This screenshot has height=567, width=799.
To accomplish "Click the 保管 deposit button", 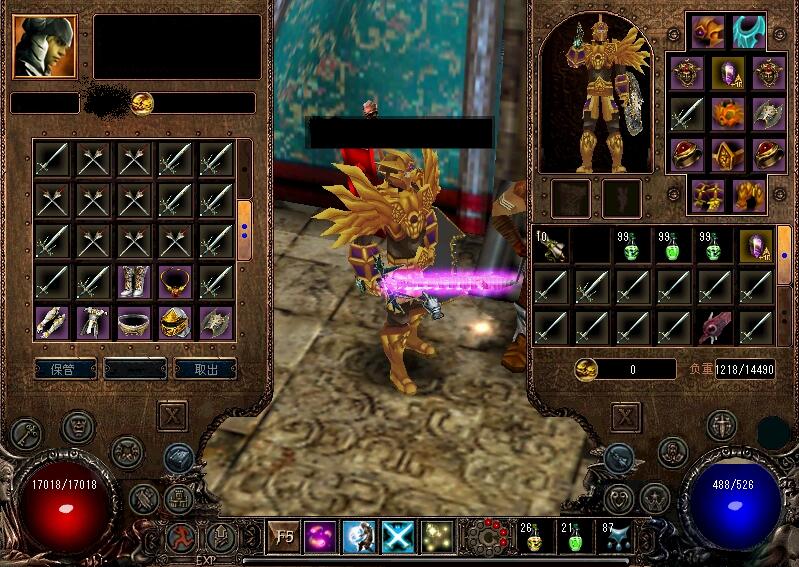I will 66,369.
